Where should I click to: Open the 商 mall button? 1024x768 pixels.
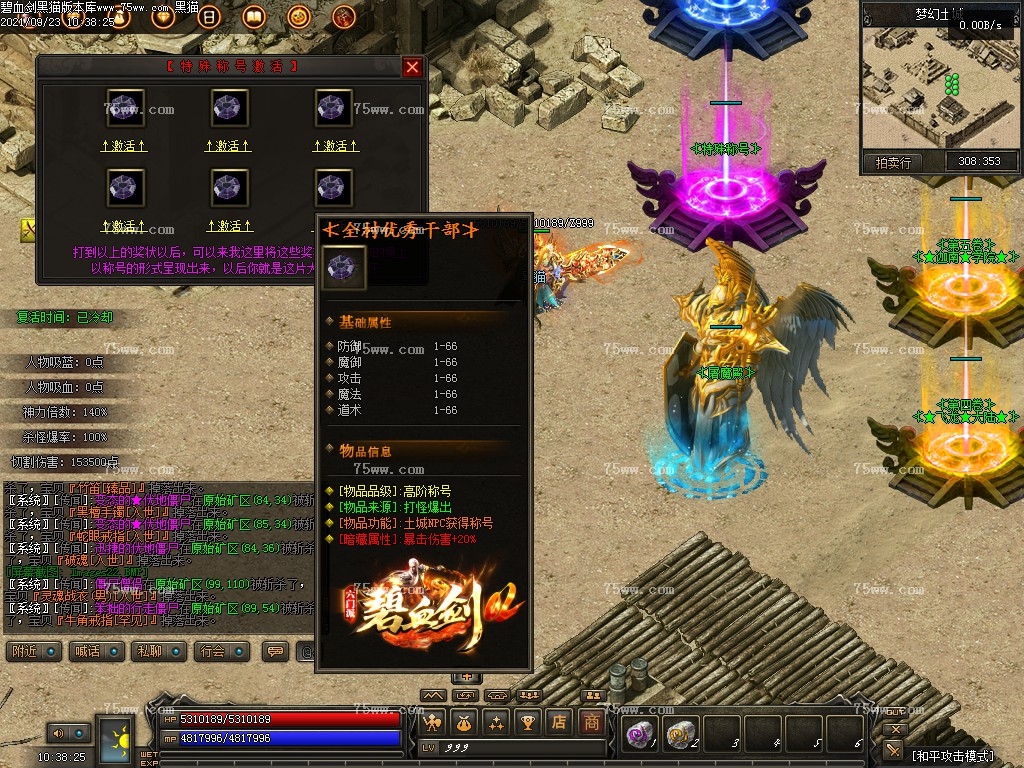pyautogui.click(x=592, y=721)
